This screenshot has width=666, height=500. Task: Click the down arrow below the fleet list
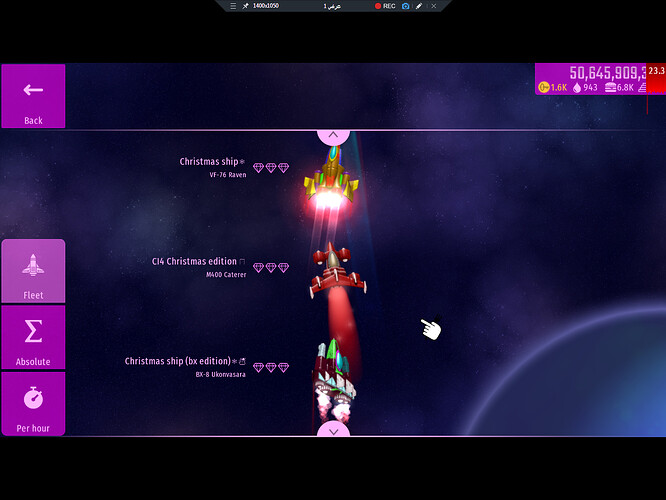tap(333, 430)
